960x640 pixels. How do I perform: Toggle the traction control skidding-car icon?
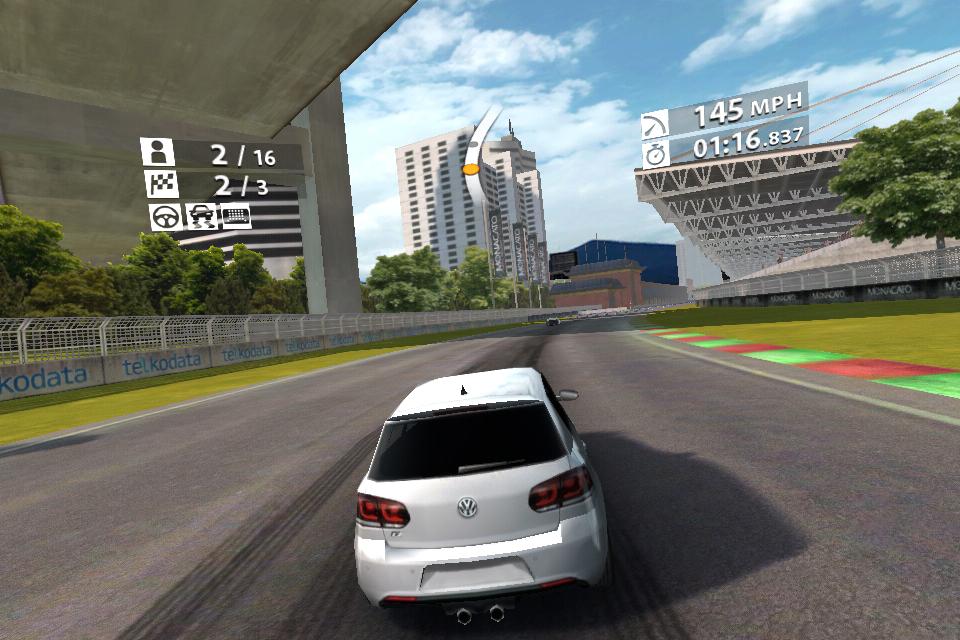point(201,216)
